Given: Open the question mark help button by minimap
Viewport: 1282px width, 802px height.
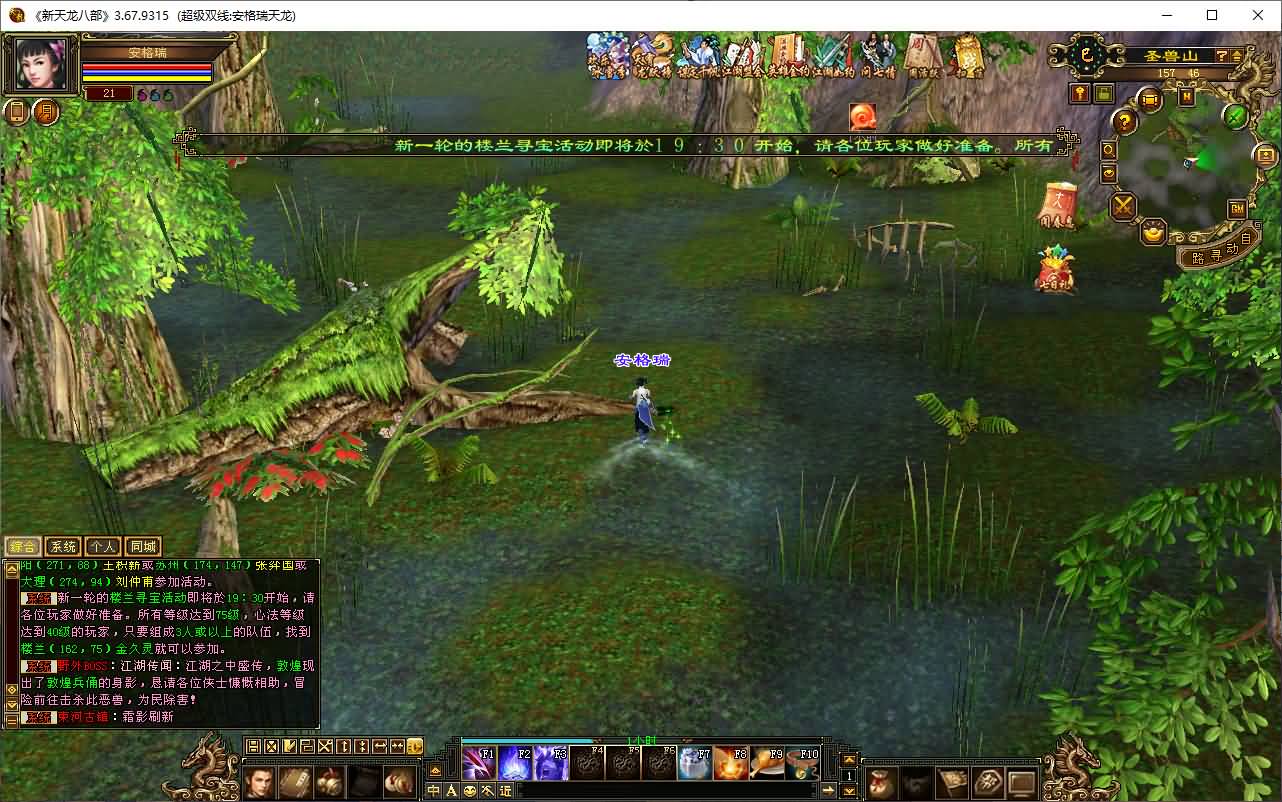Looking at the screenshot, I should pos(1126,122).
